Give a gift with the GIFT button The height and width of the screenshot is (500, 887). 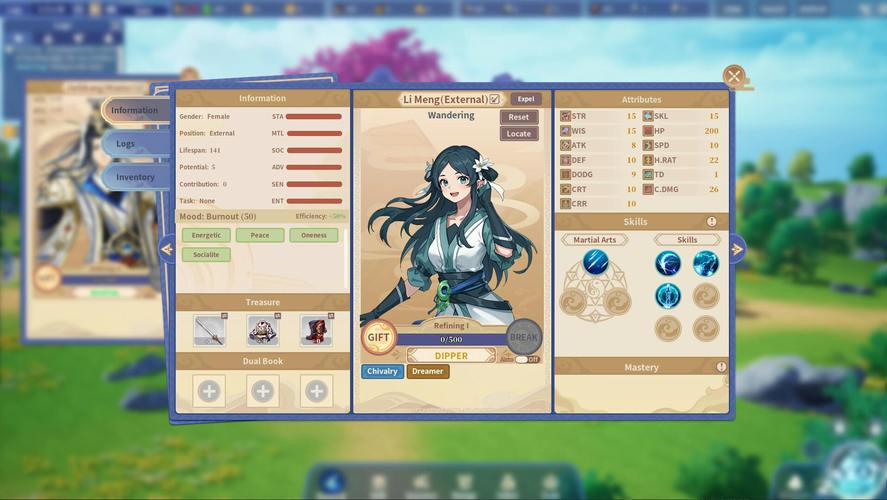coord(378,337)
